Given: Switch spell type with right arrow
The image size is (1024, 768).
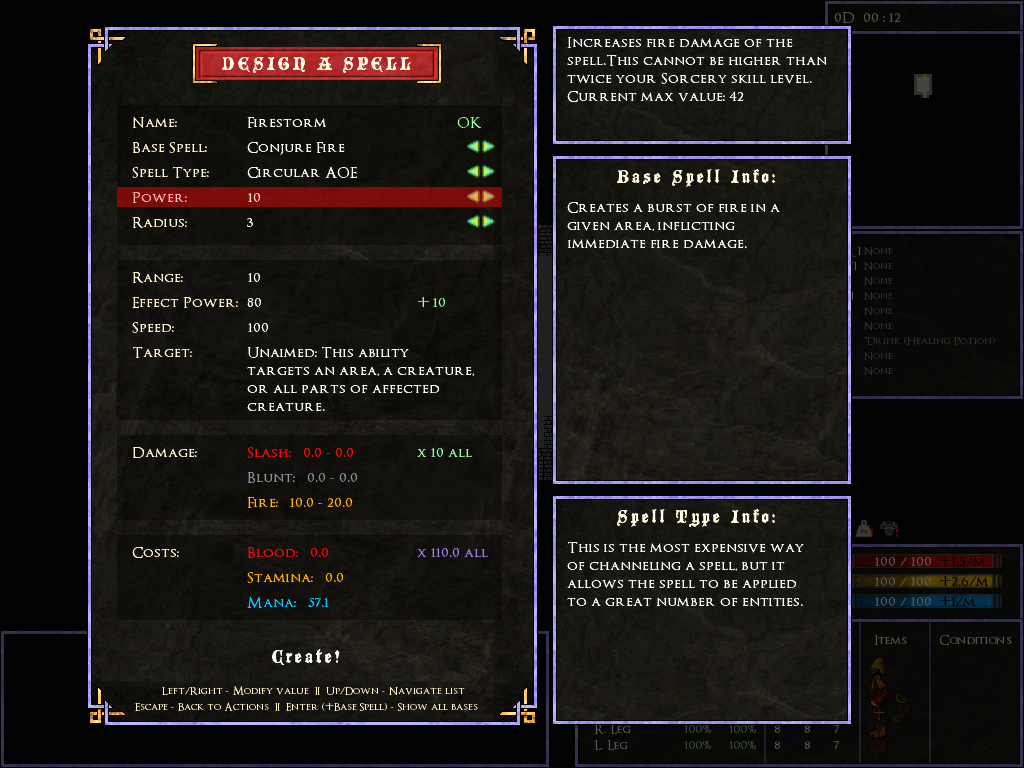Looking at the screenshot, I should point(489,172).
